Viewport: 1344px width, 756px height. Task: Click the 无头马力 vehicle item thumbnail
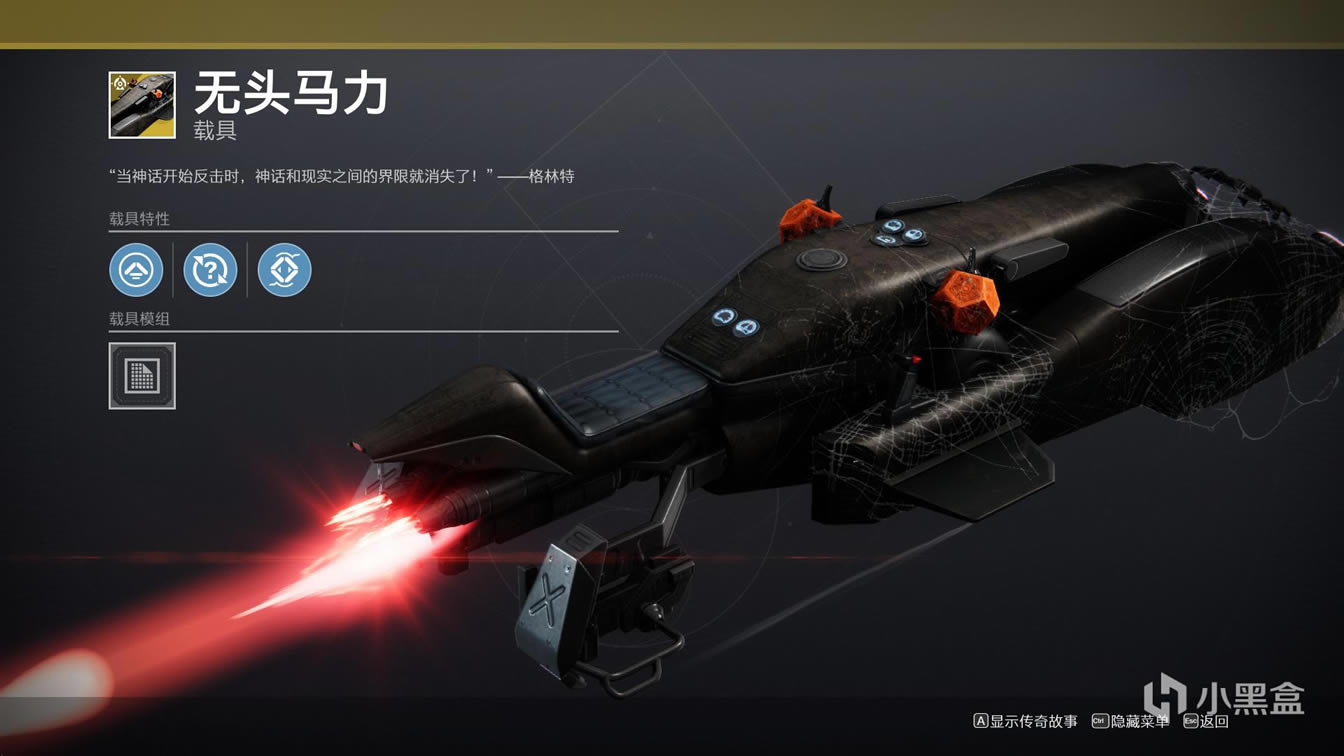(x=142, y=105)
